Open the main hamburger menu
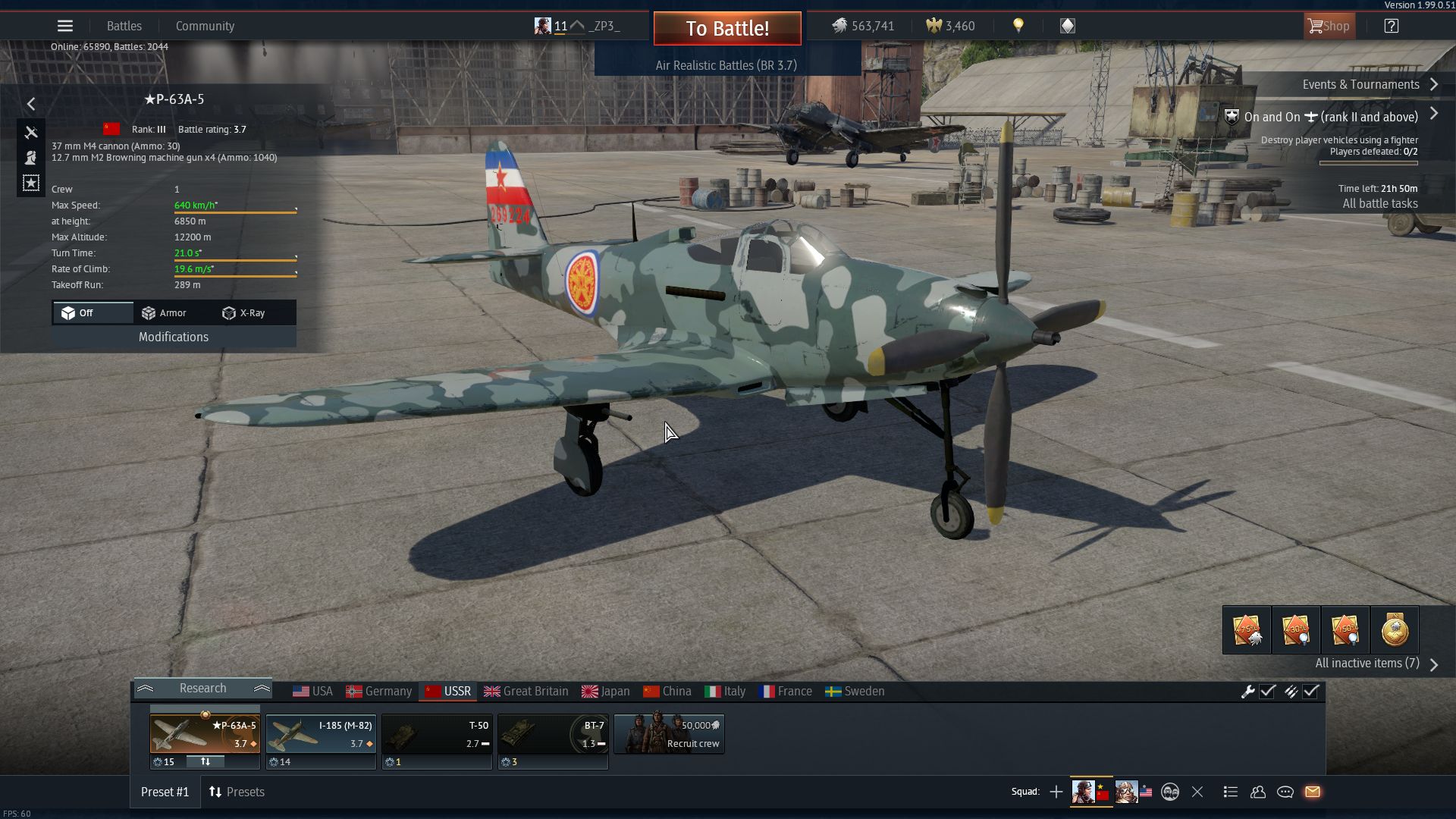 [65, 25]
